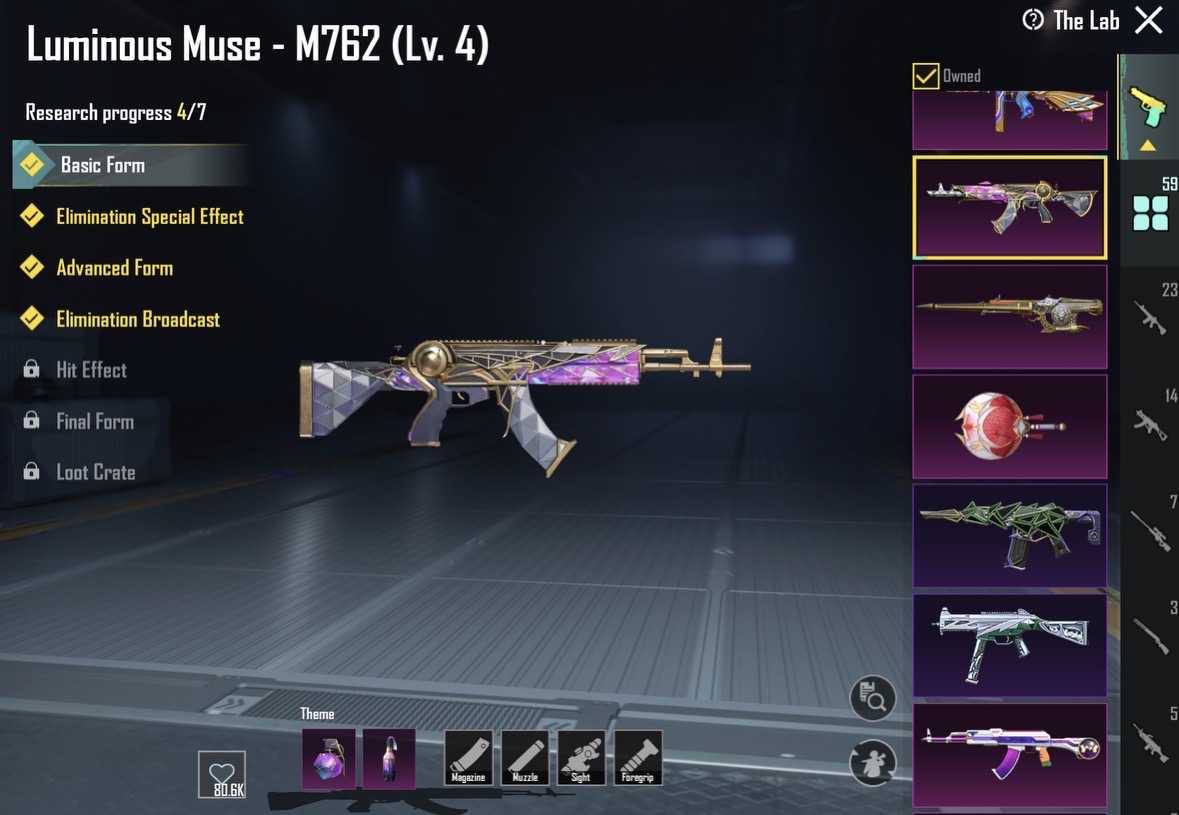
Task: Open the Magazine attachment slot
Action: click(x=468, y=758)
